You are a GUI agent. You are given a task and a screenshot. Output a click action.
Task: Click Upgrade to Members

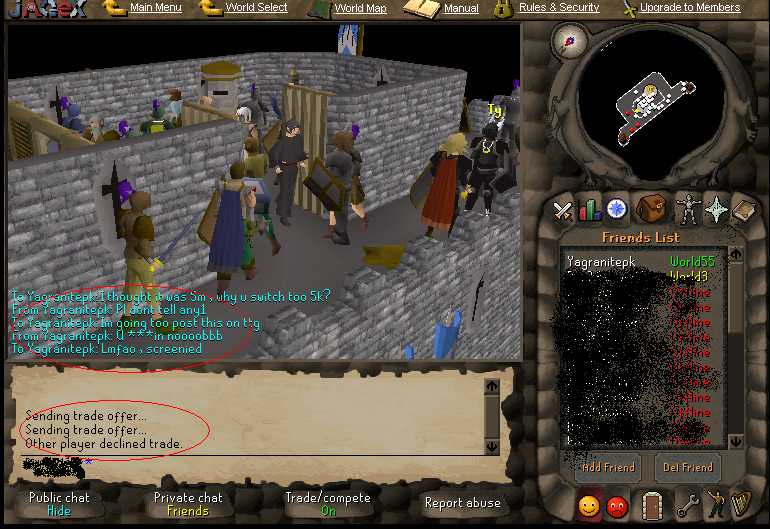coord(690,8)
